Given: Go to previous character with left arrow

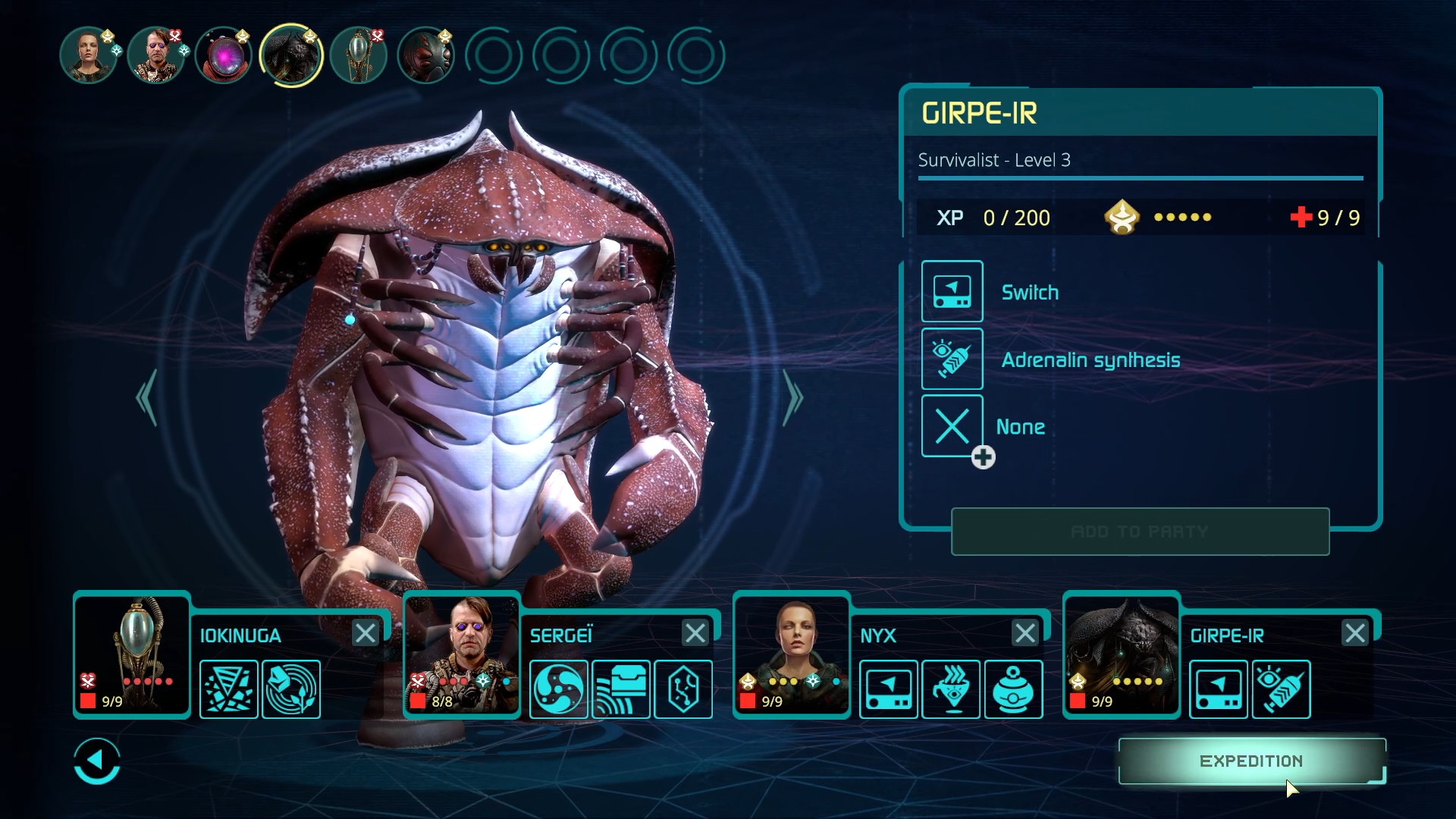Looking at the screenshot, I should click(x=148, y=397).
